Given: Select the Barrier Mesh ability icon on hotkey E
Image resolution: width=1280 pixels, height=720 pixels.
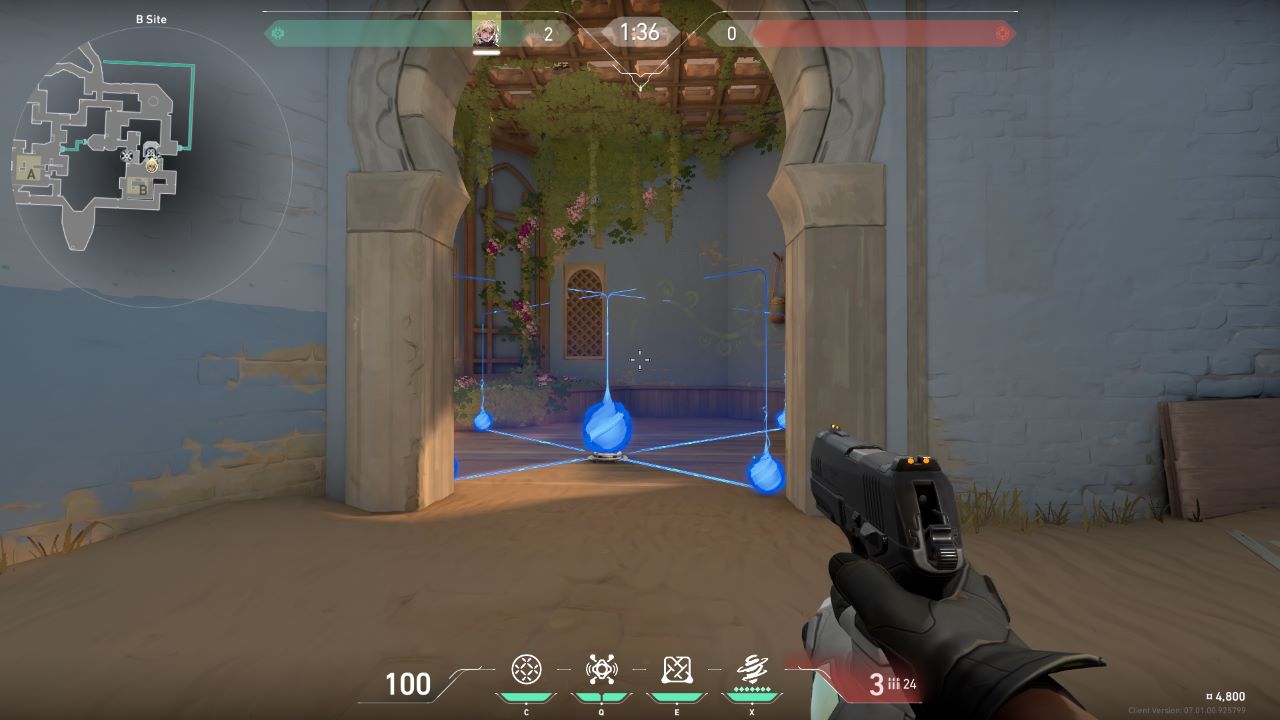Looking at the screenshot, I should pyautogui.click(x=676, y=668).
